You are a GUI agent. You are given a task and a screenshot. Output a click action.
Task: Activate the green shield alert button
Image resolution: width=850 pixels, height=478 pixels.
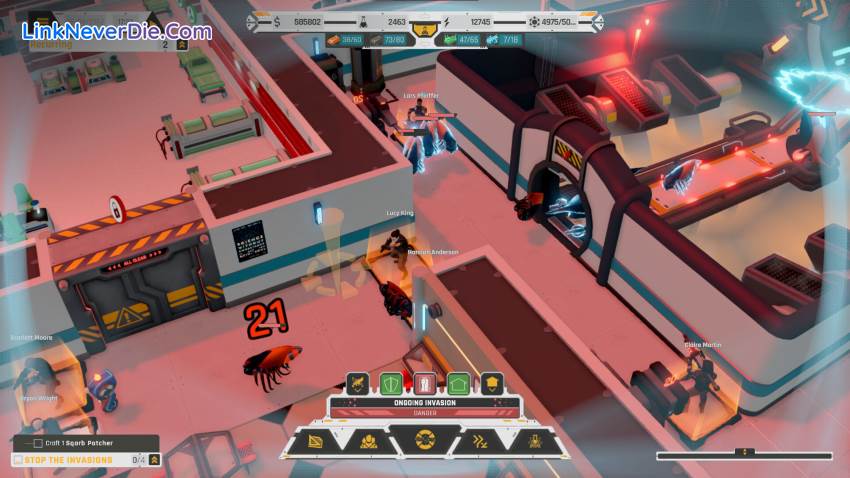click(x=391, y=383)
